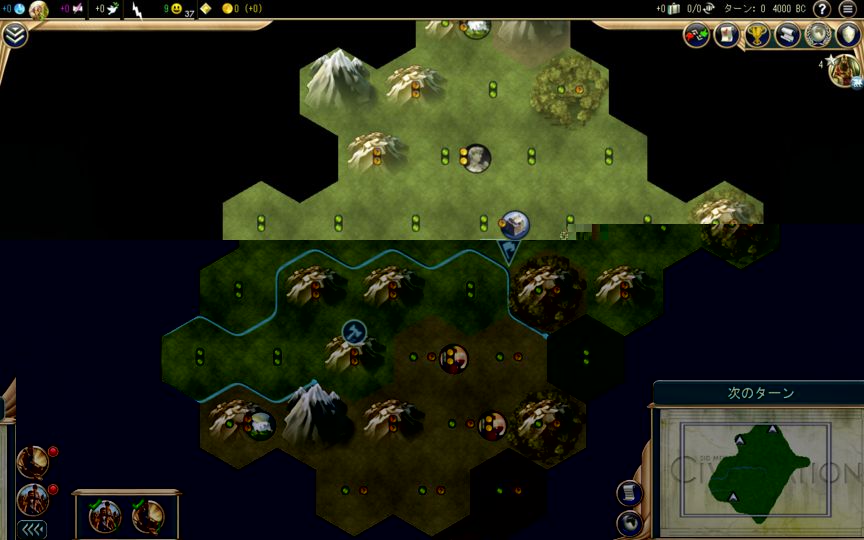
Task: Select the leader portrait beside the score star
Action: pyautogui.click(x=845, y=70)
